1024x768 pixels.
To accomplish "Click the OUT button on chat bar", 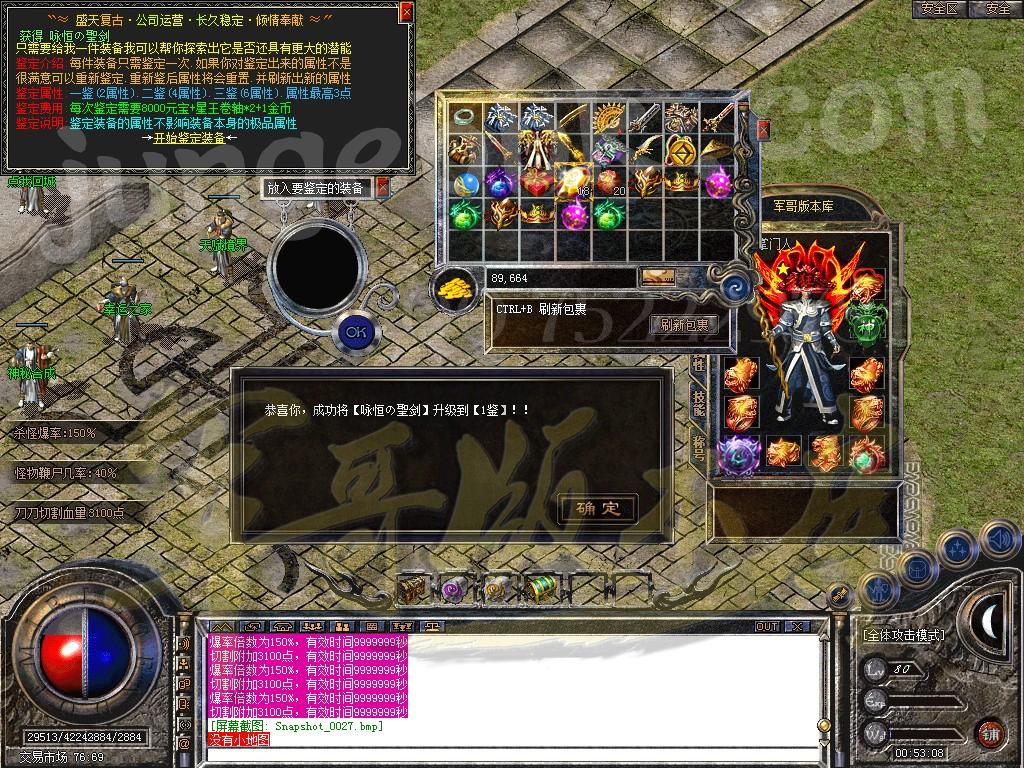I will pyautogui.click(x=767, y=626).
